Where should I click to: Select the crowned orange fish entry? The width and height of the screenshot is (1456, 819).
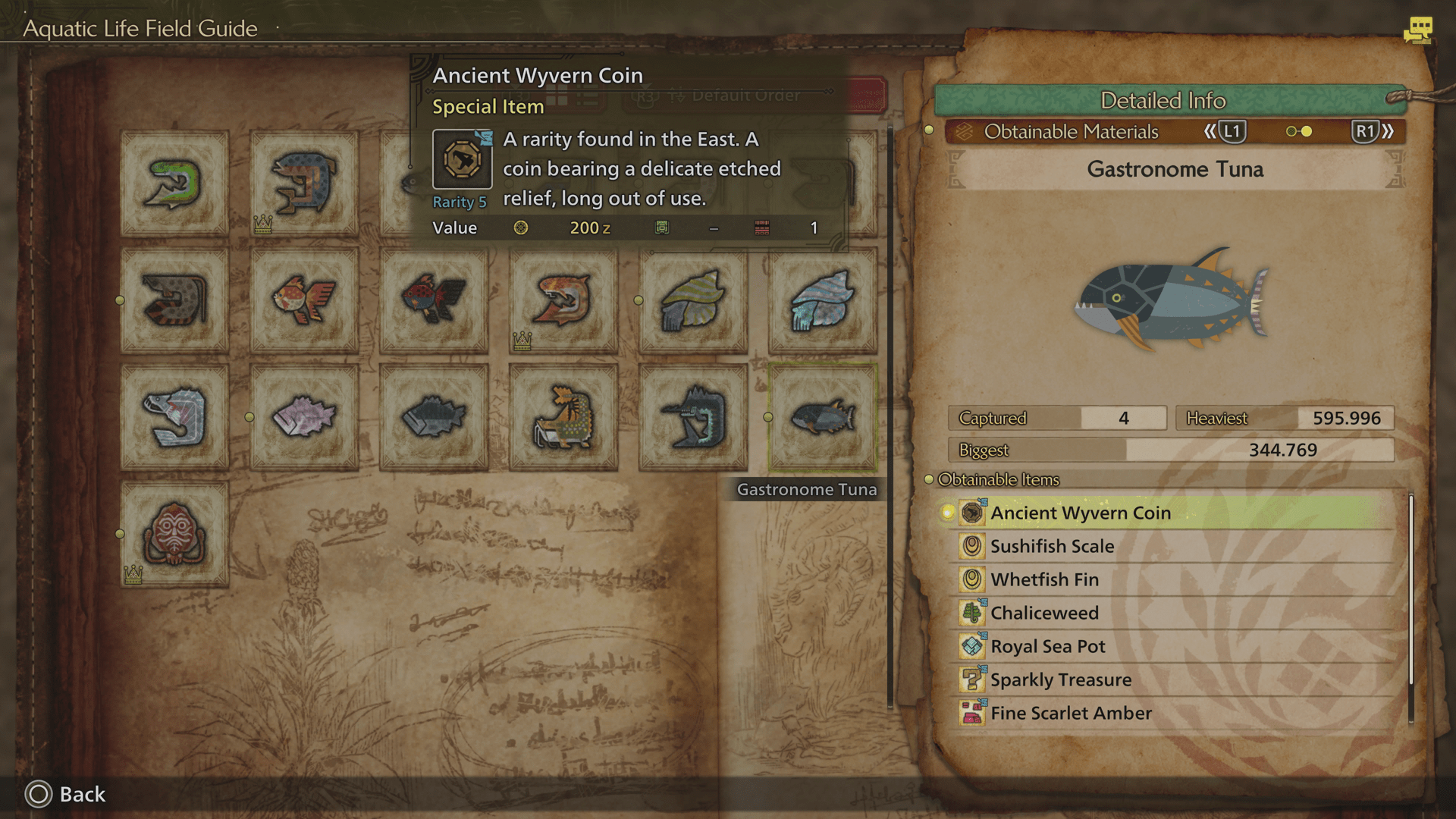pyautogui.click(x=561, y=299)
